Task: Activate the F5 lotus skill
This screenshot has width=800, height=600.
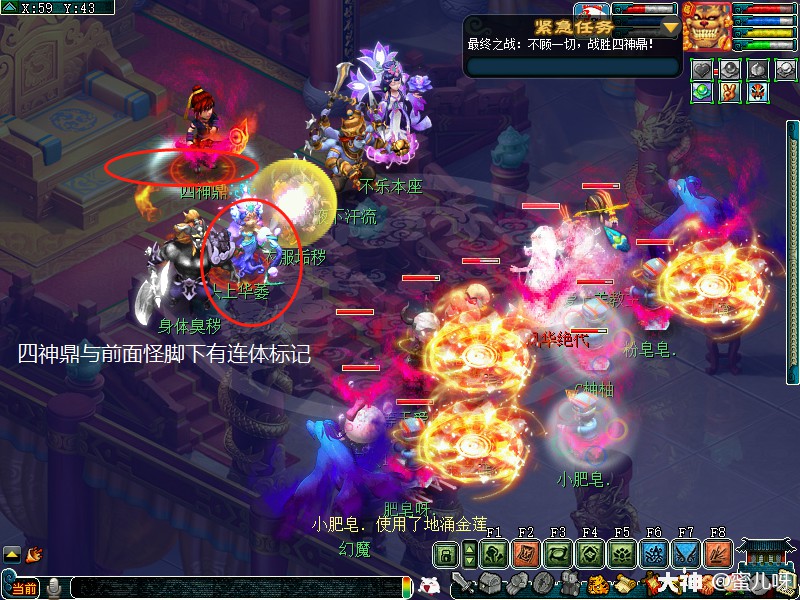Action: [621, 555]
